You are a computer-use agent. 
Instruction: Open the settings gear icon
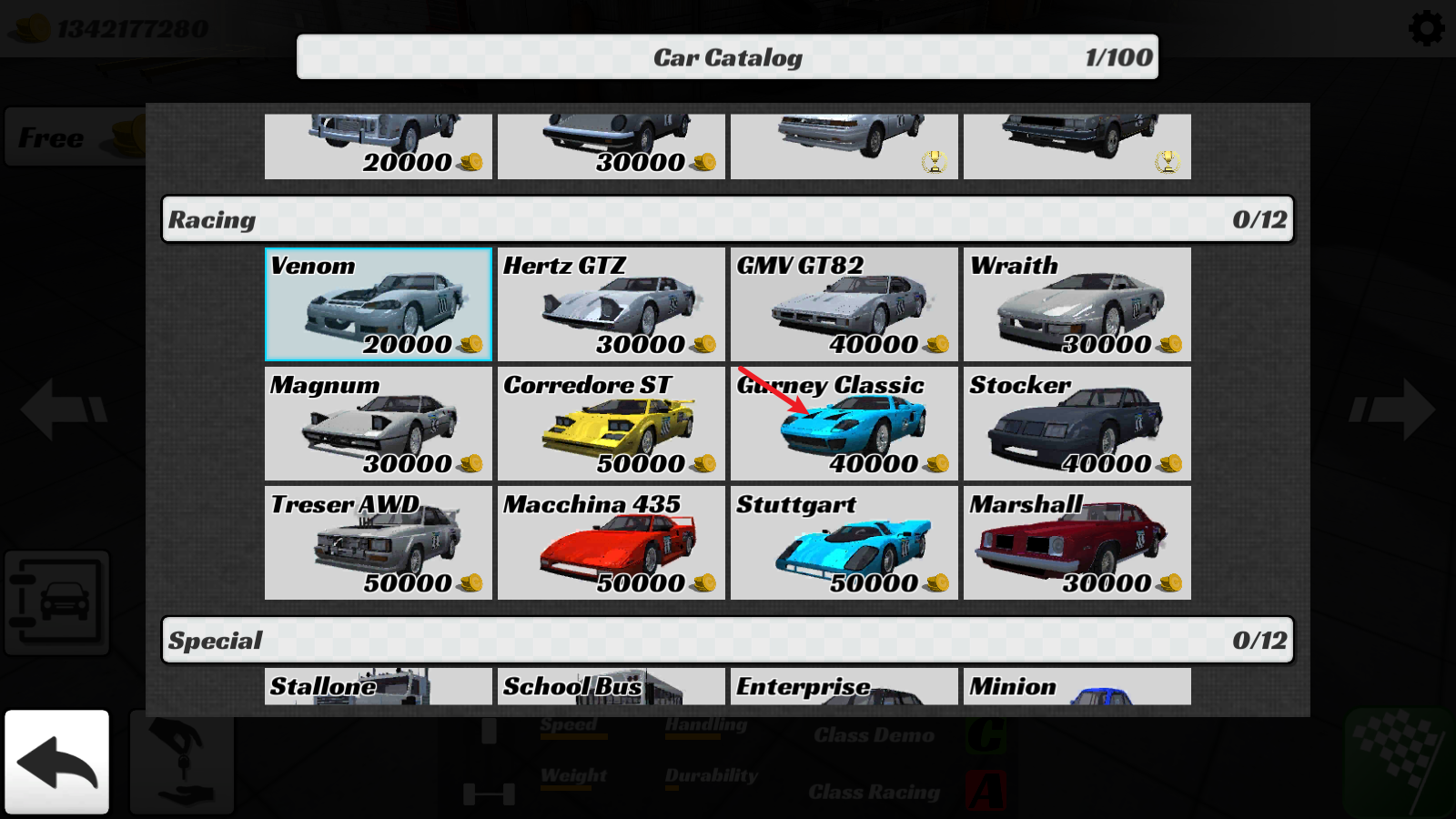[1426, 28]
